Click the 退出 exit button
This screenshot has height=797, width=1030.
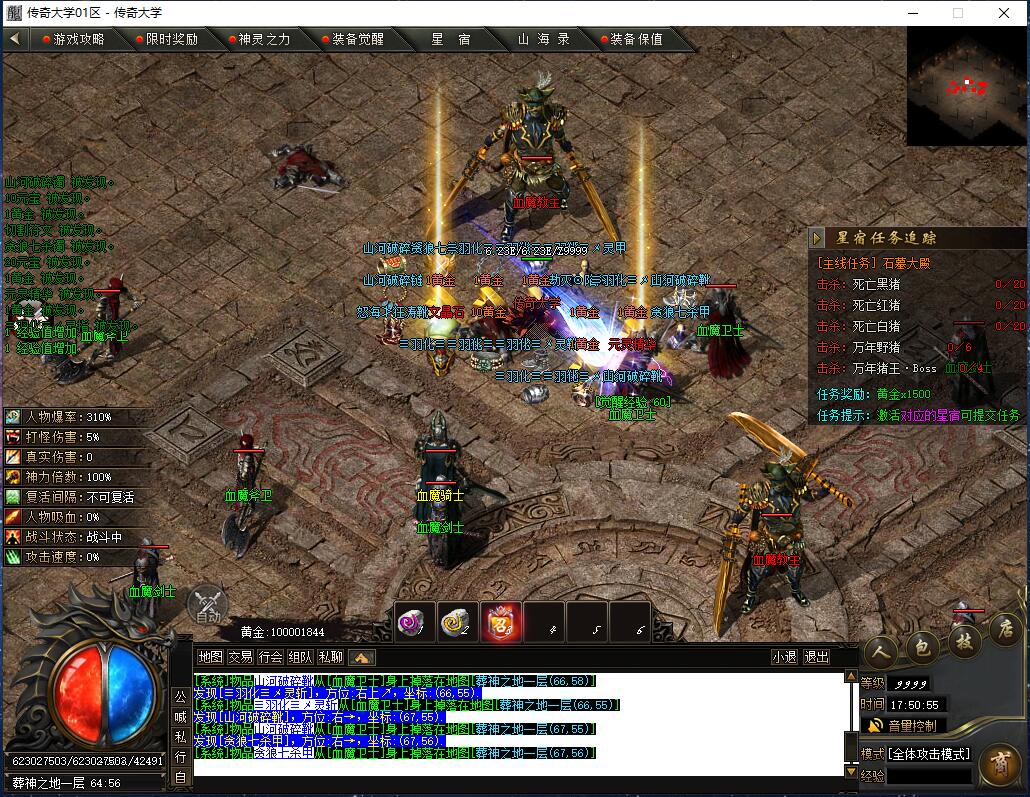[817, 657]
